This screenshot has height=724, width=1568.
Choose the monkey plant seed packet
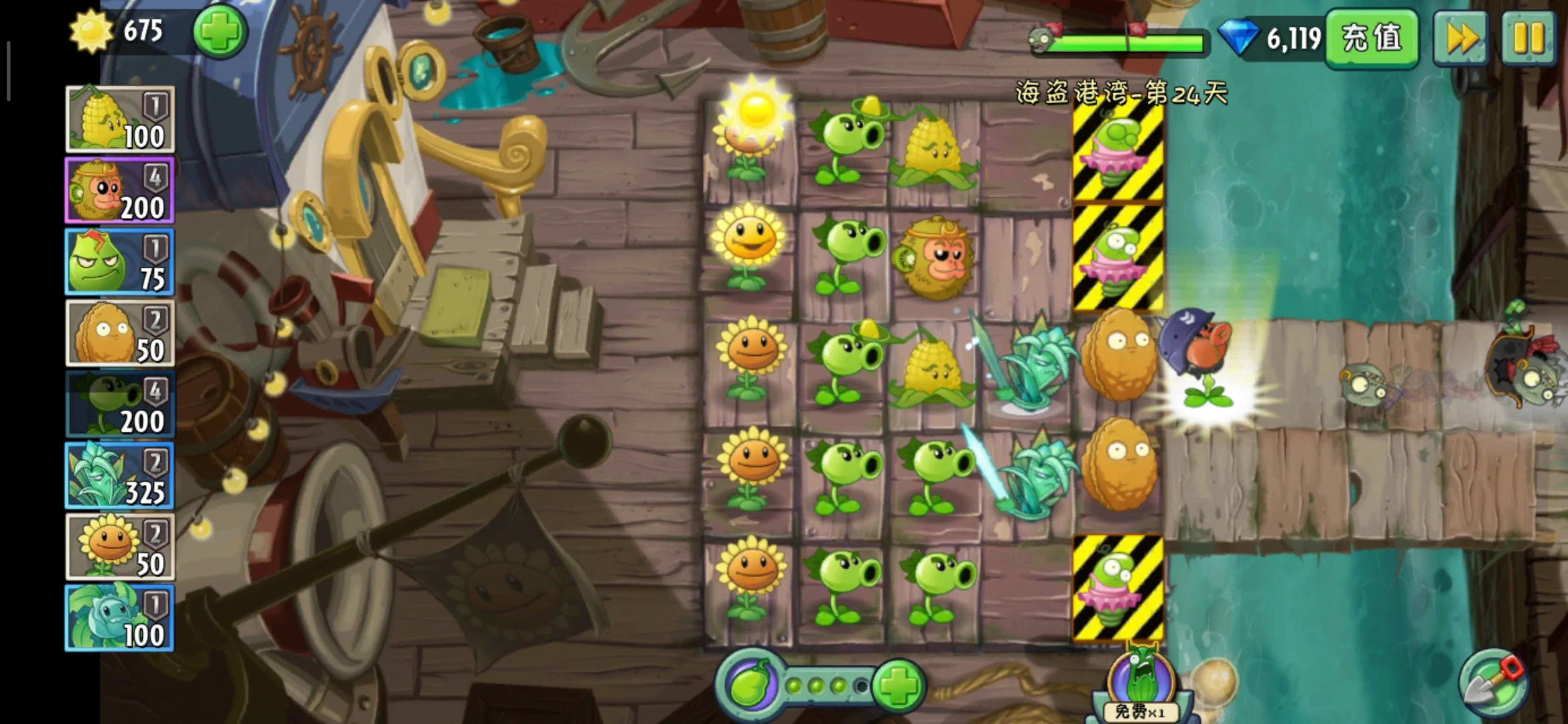click(x=120, y=190)
